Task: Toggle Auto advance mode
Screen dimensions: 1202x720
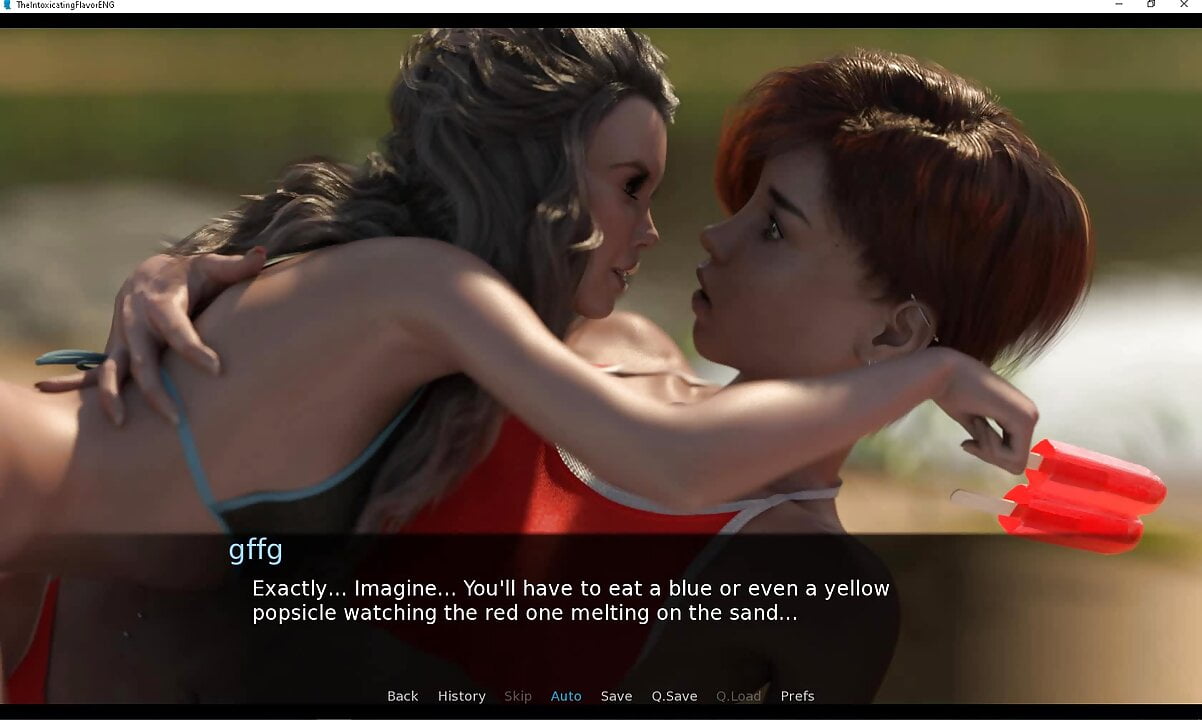Action: [x=566, y=696]
